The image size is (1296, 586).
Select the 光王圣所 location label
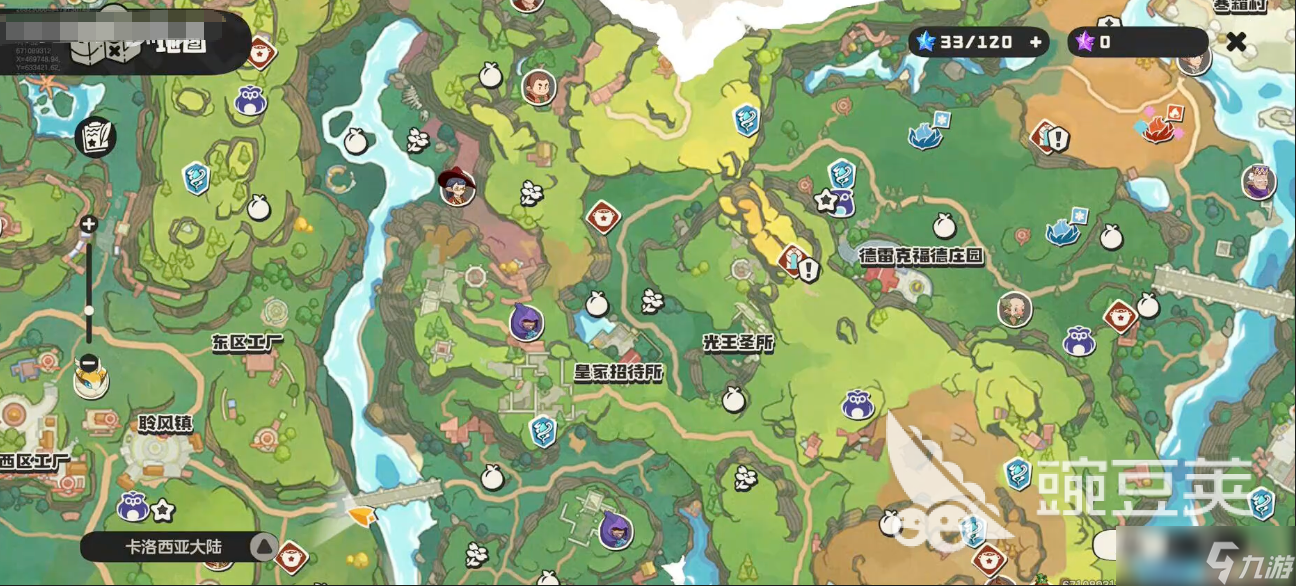click(x=738, y=342)
